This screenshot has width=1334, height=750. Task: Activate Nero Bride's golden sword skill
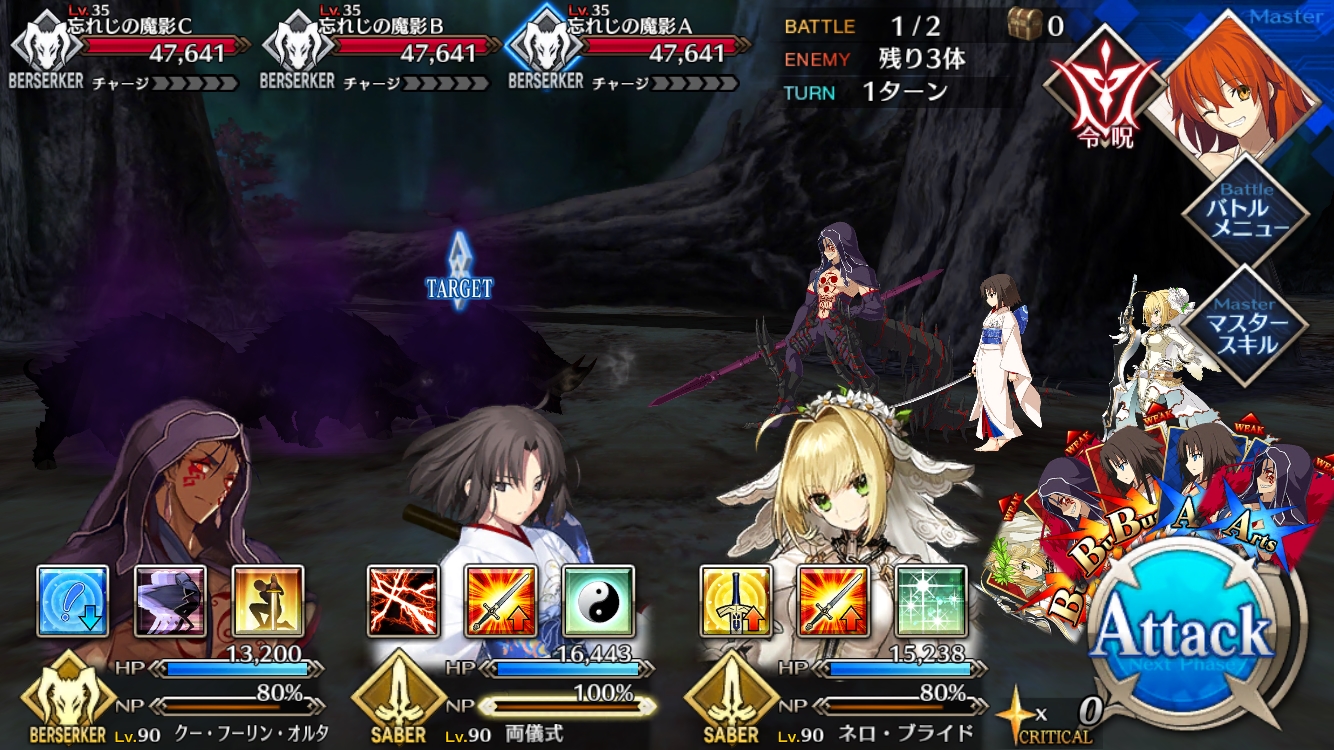click(735, 601)
